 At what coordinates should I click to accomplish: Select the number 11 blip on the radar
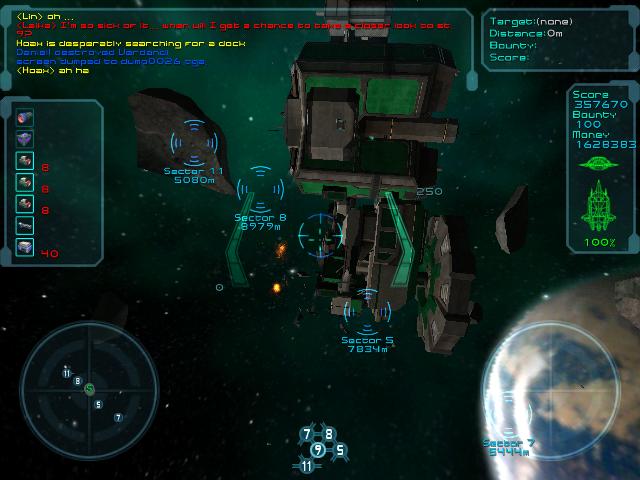(x=67, y=372)
